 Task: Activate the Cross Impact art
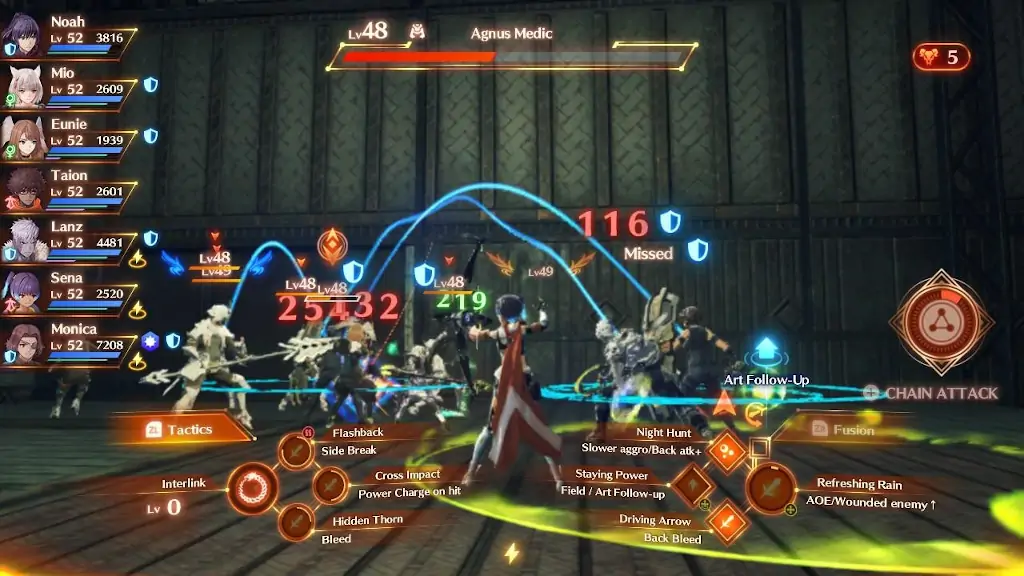click(330, 486)
